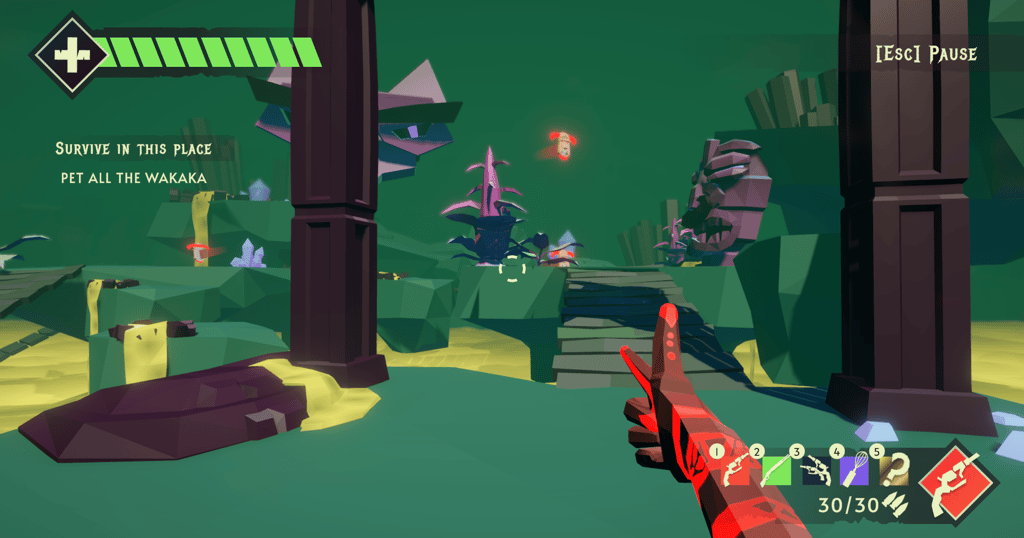Image resolution: width=1024 pixels, height=538 pixels.
Task: Switch to the shotgun on the green slot
Action: (x=776, y=470)
